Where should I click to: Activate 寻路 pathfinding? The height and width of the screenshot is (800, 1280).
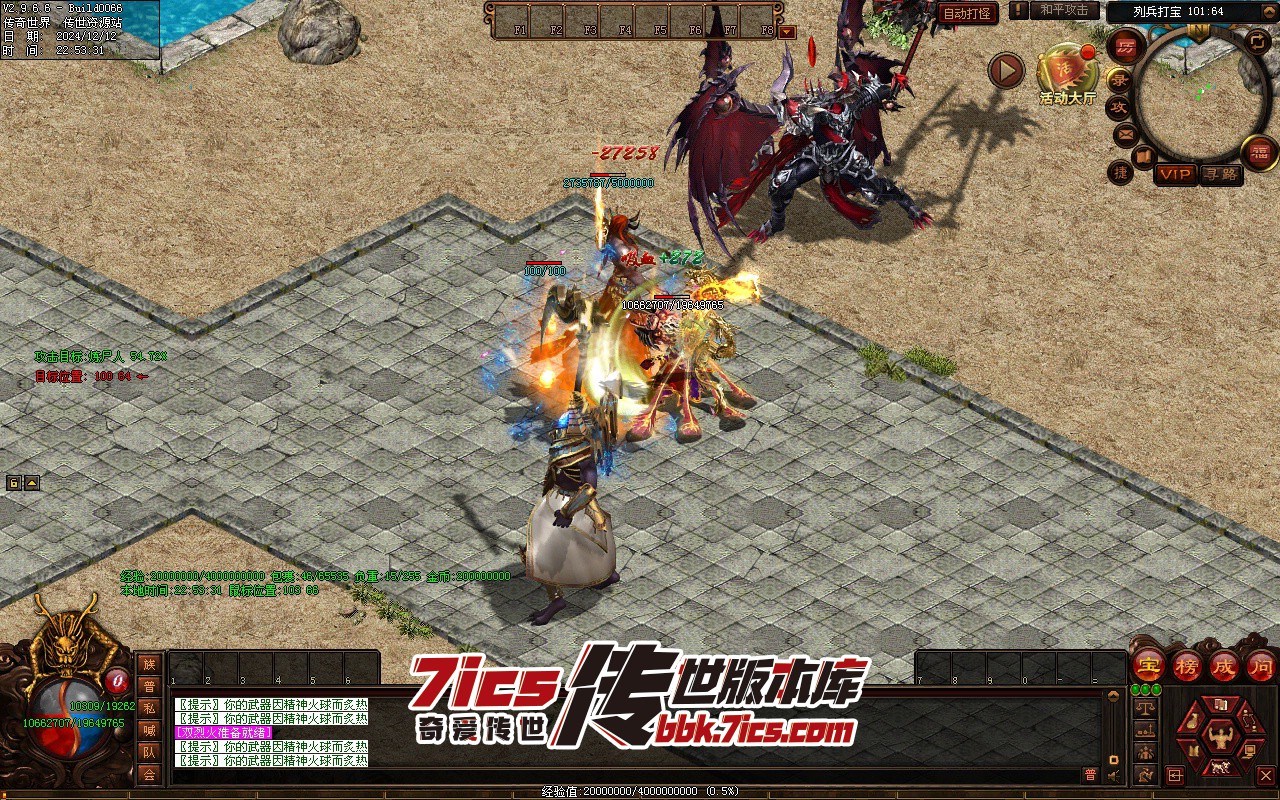pyautogui.click(x=1220, y=174)
